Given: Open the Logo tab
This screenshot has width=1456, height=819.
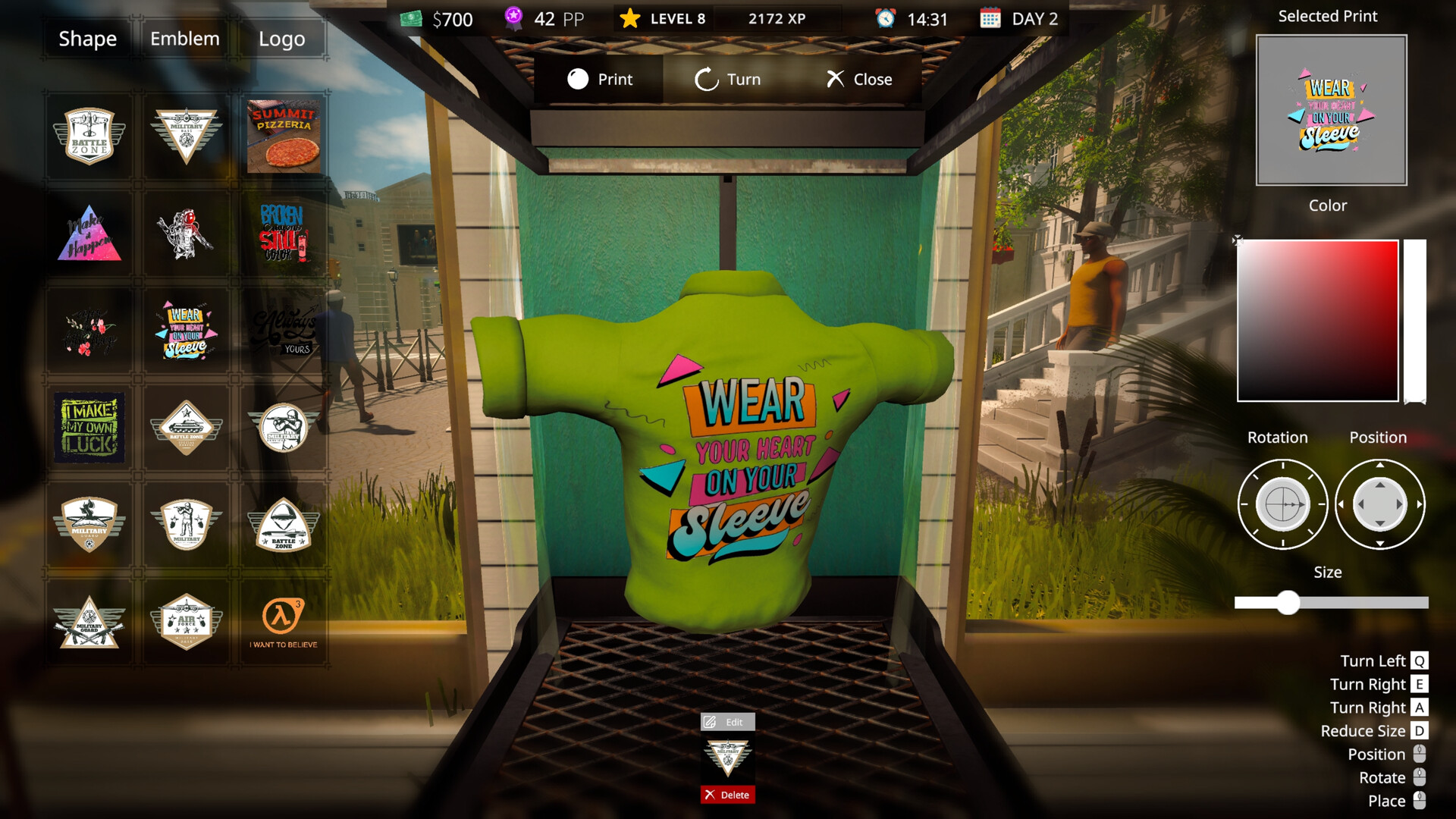Looking at the screenshot, I should (283, 39).
